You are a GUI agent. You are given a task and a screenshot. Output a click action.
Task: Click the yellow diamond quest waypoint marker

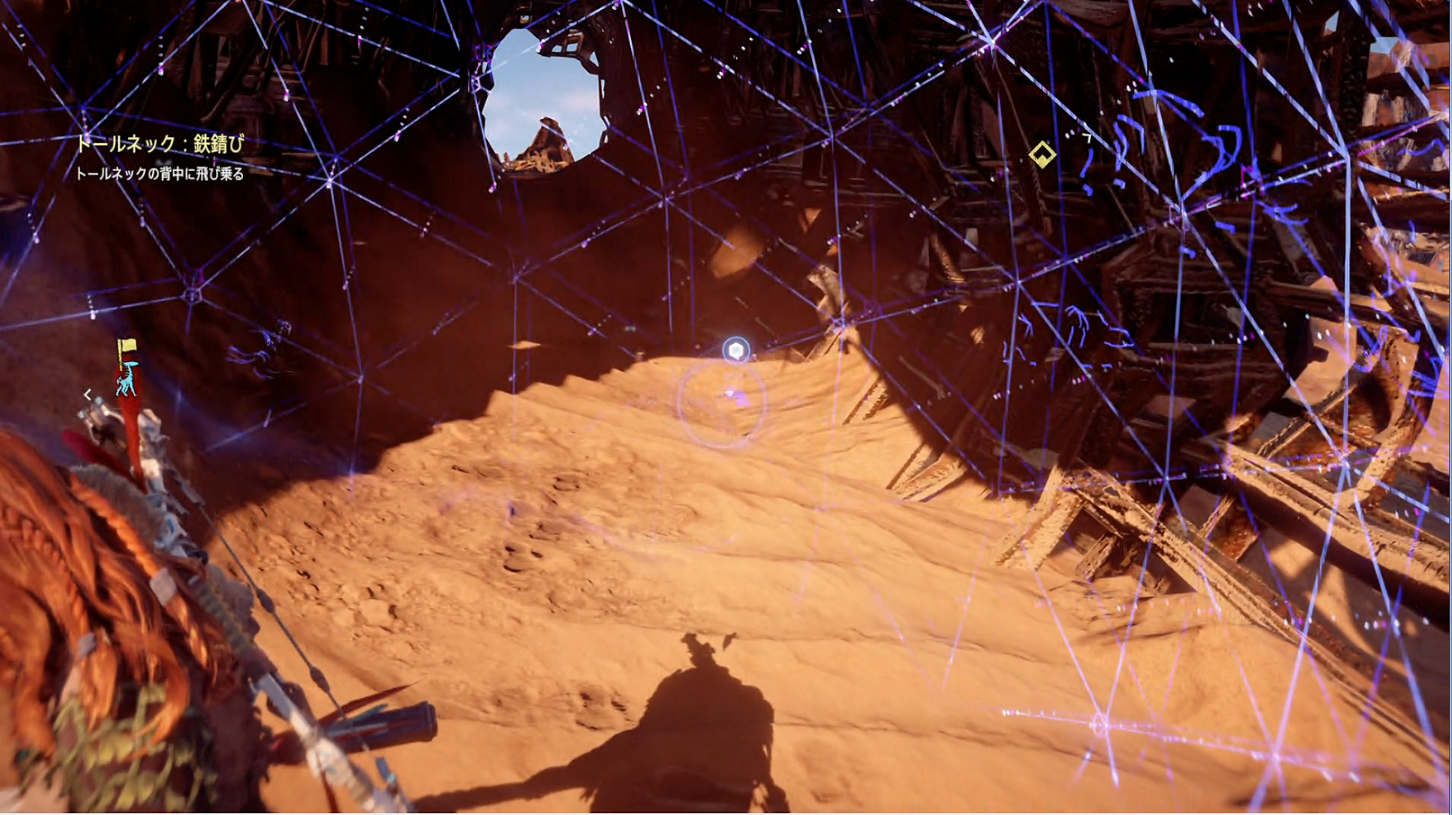[x=1042, y=155]
